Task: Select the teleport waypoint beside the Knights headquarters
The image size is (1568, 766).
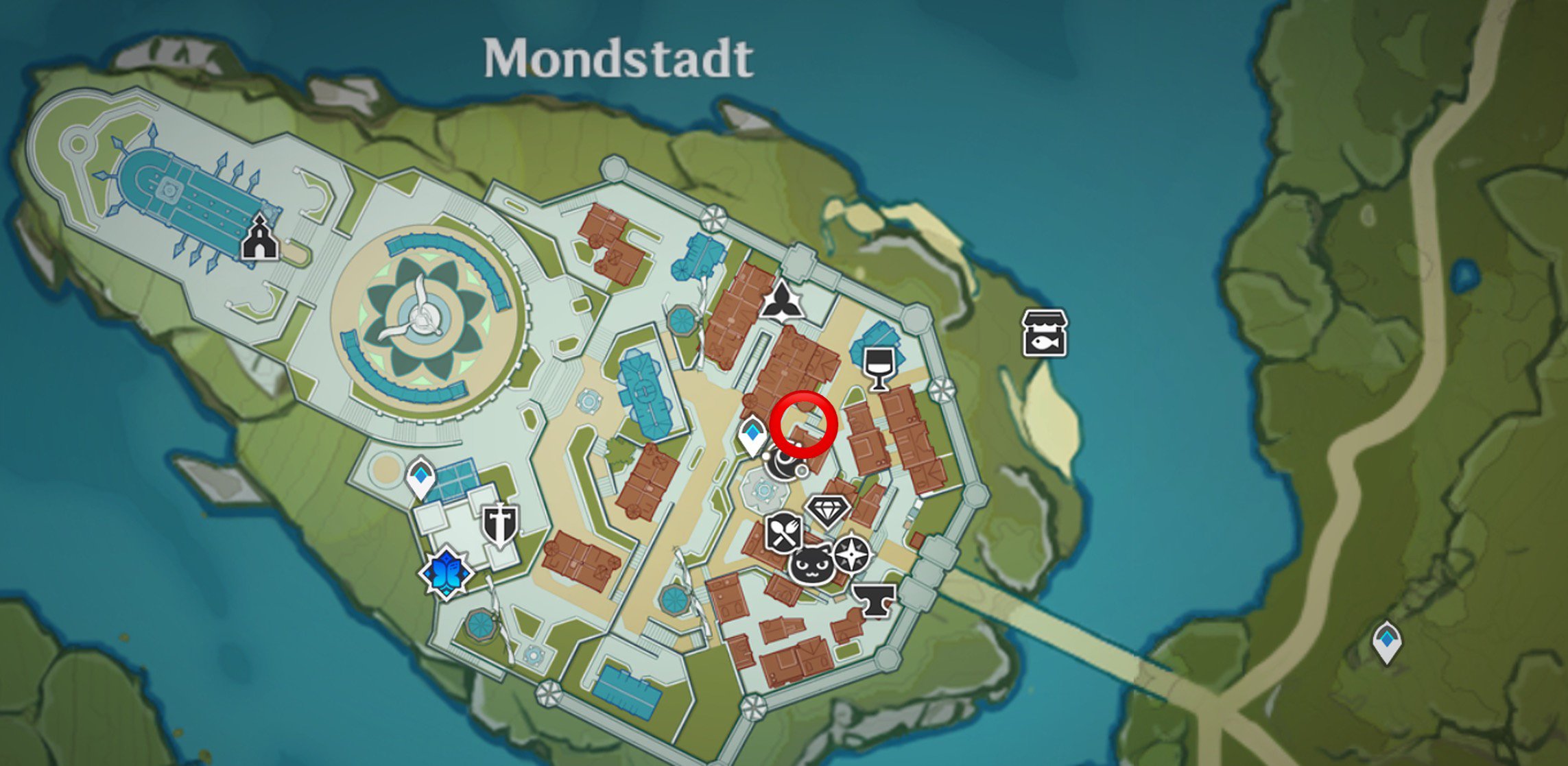Action: click(420, 477)
